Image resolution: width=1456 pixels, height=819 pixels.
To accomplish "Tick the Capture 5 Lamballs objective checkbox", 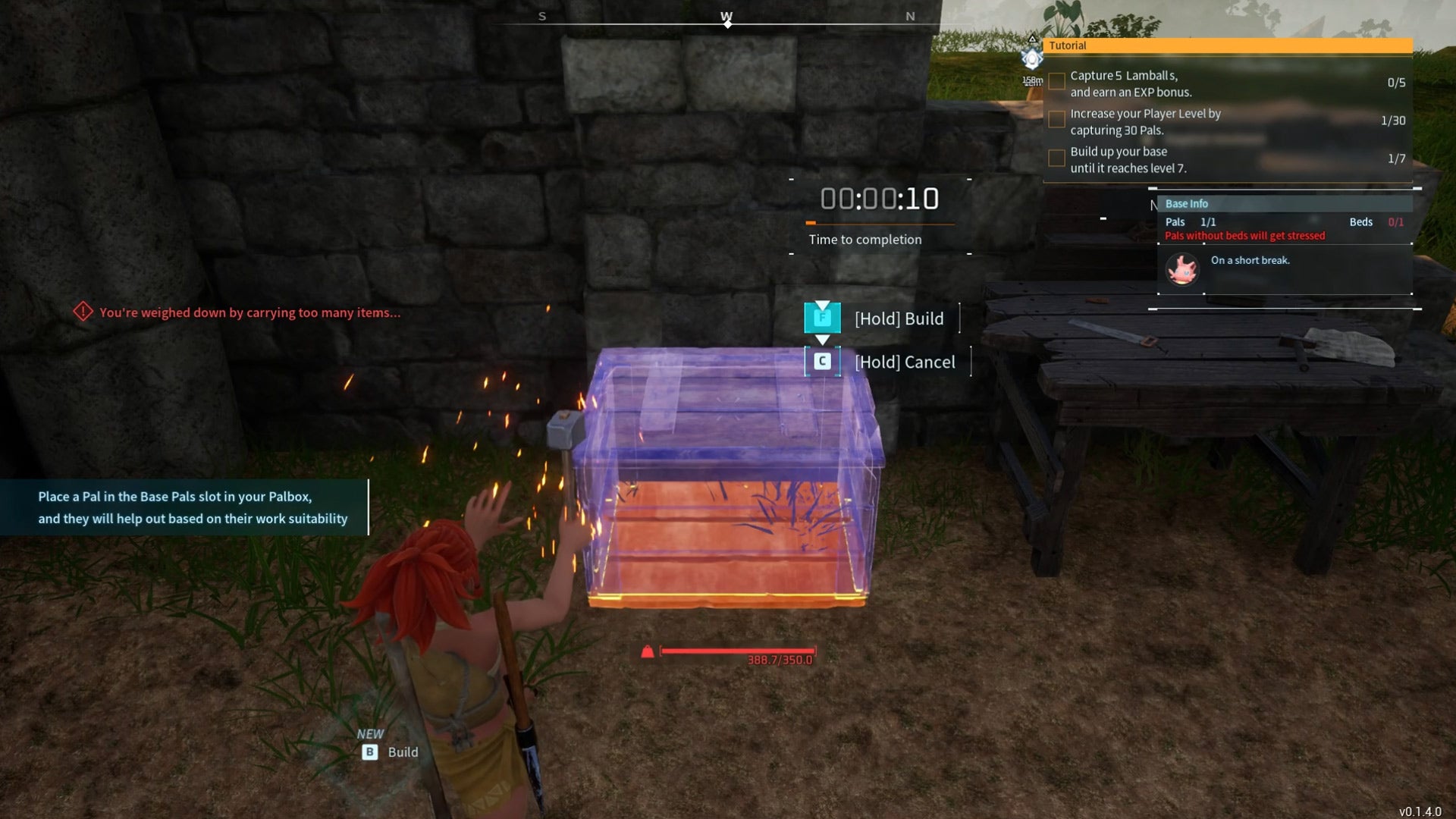I will [x=1056, y=81].
